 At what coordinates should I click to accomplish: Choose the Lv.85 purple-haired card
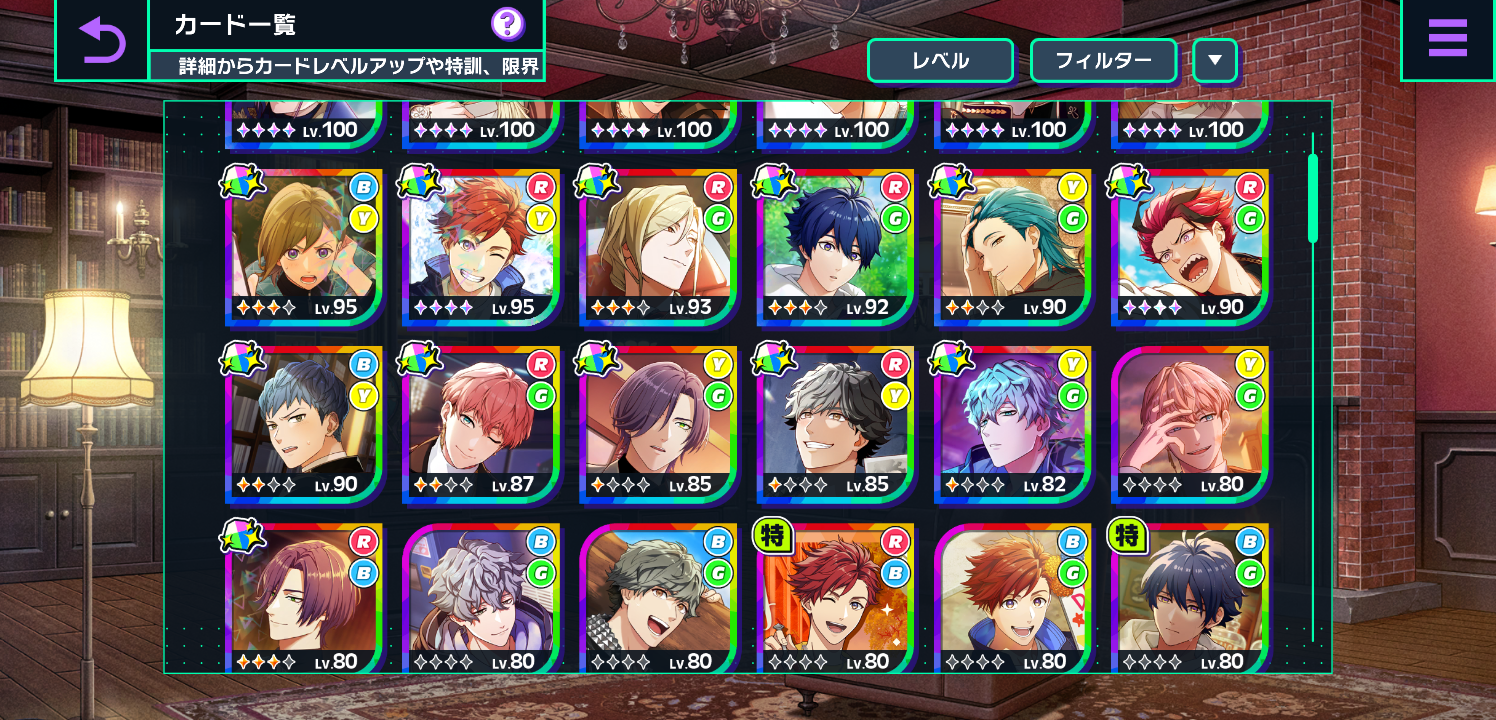click(x=658, y=423)
